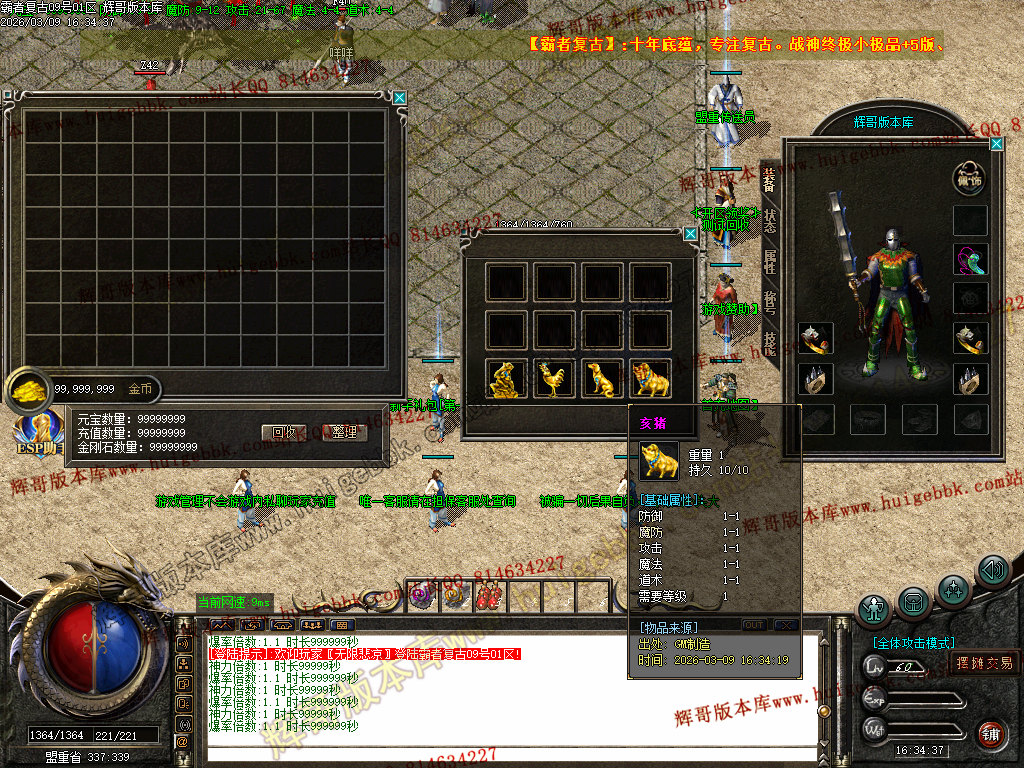Select the golden monkey zodiac item
Screen dimensions: 1024x768
point(506,380)
